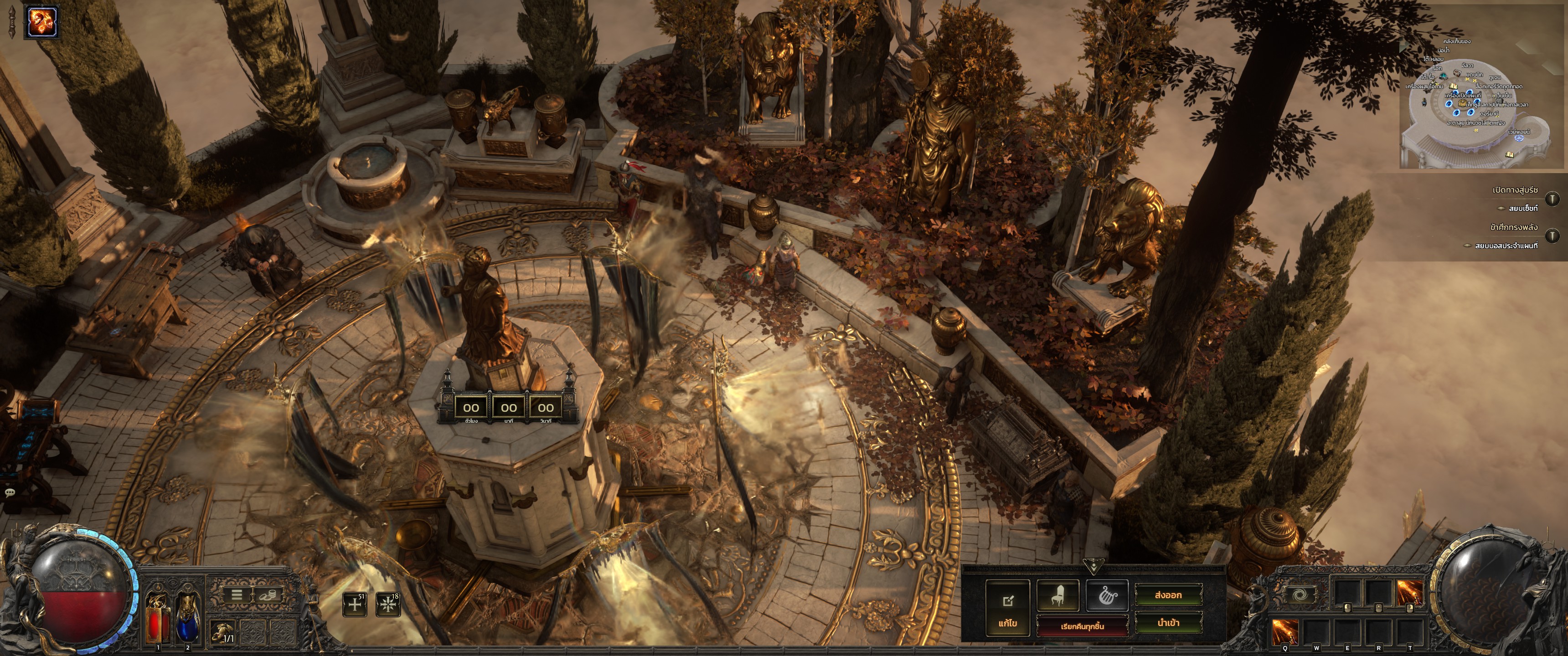This screenshot has height=656, width=1568.
Task: Select the harp music button
Action: click(x=1107, y=595)
